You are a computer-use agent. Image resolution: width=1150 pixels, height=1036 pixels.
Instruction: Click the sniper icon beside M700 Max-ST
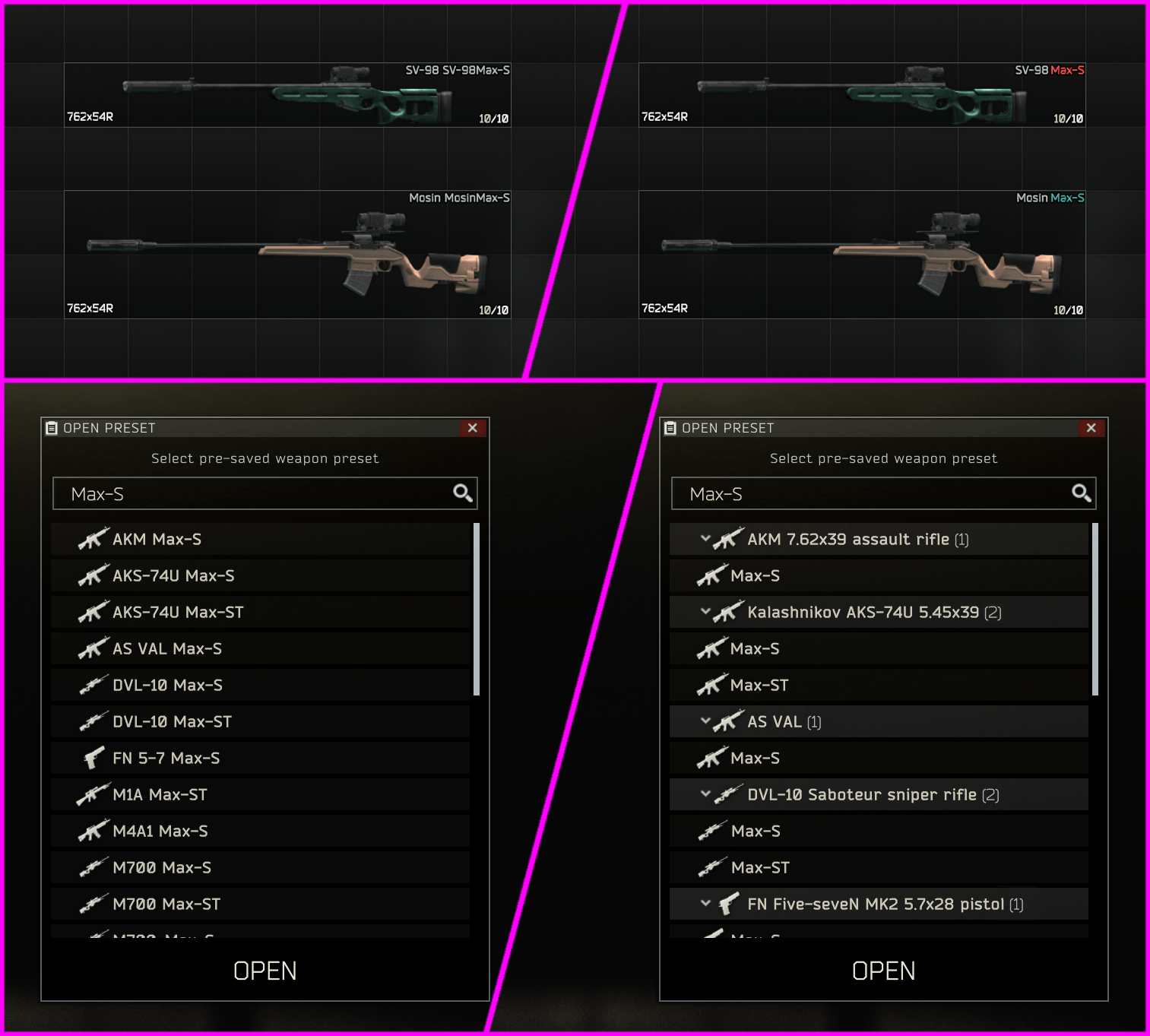[93, 904]
